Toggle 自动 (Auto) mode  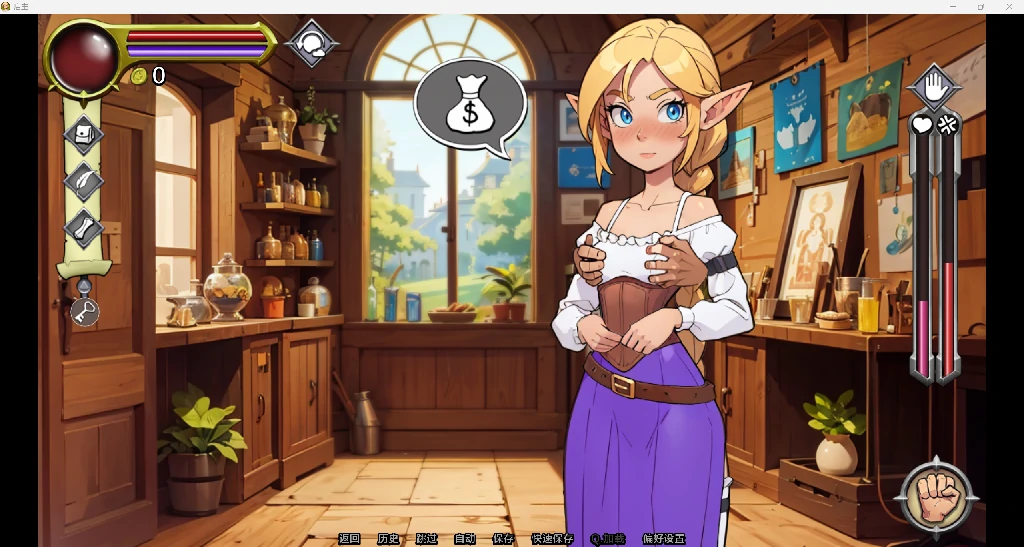tap(464, 538)
